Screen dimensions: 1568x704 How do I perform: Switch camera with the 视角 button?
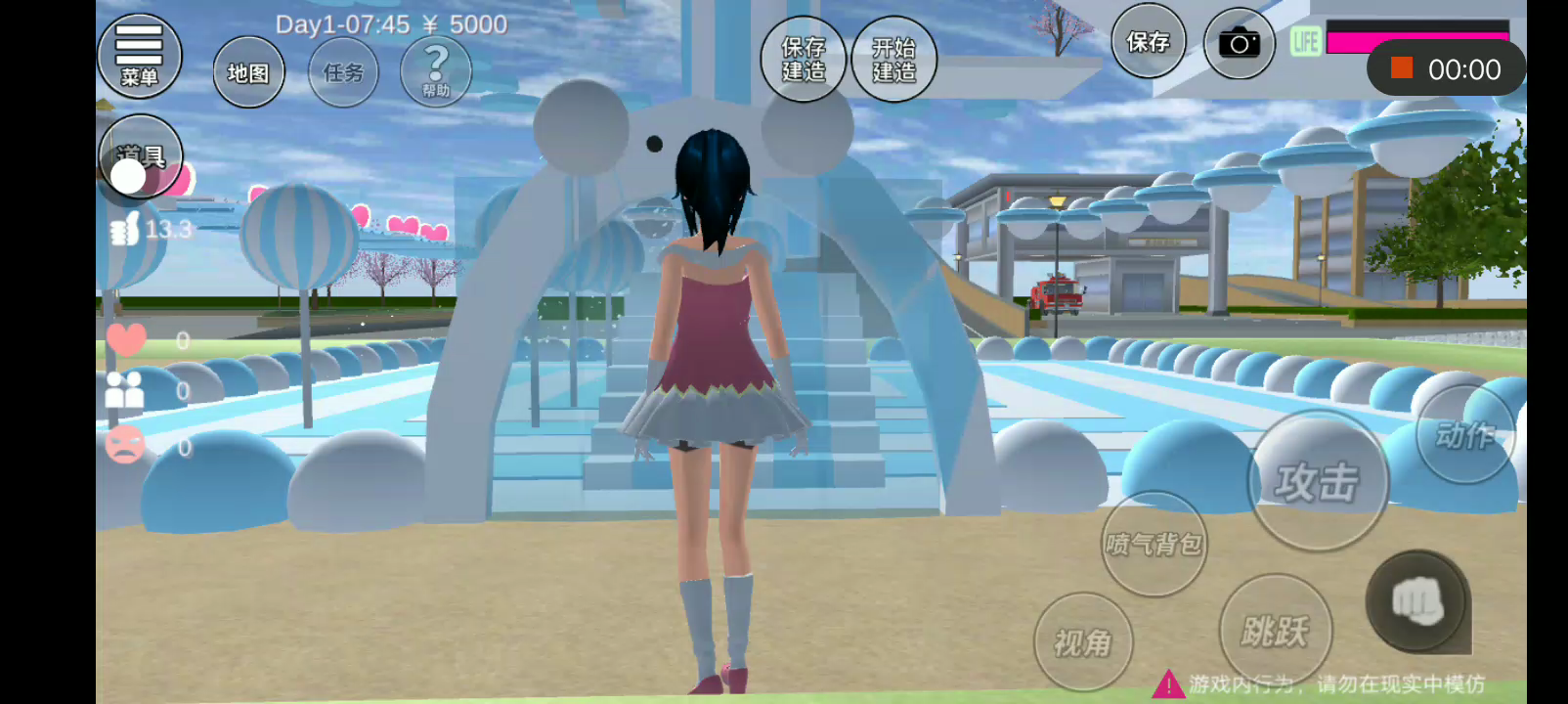coord(1082,641)
